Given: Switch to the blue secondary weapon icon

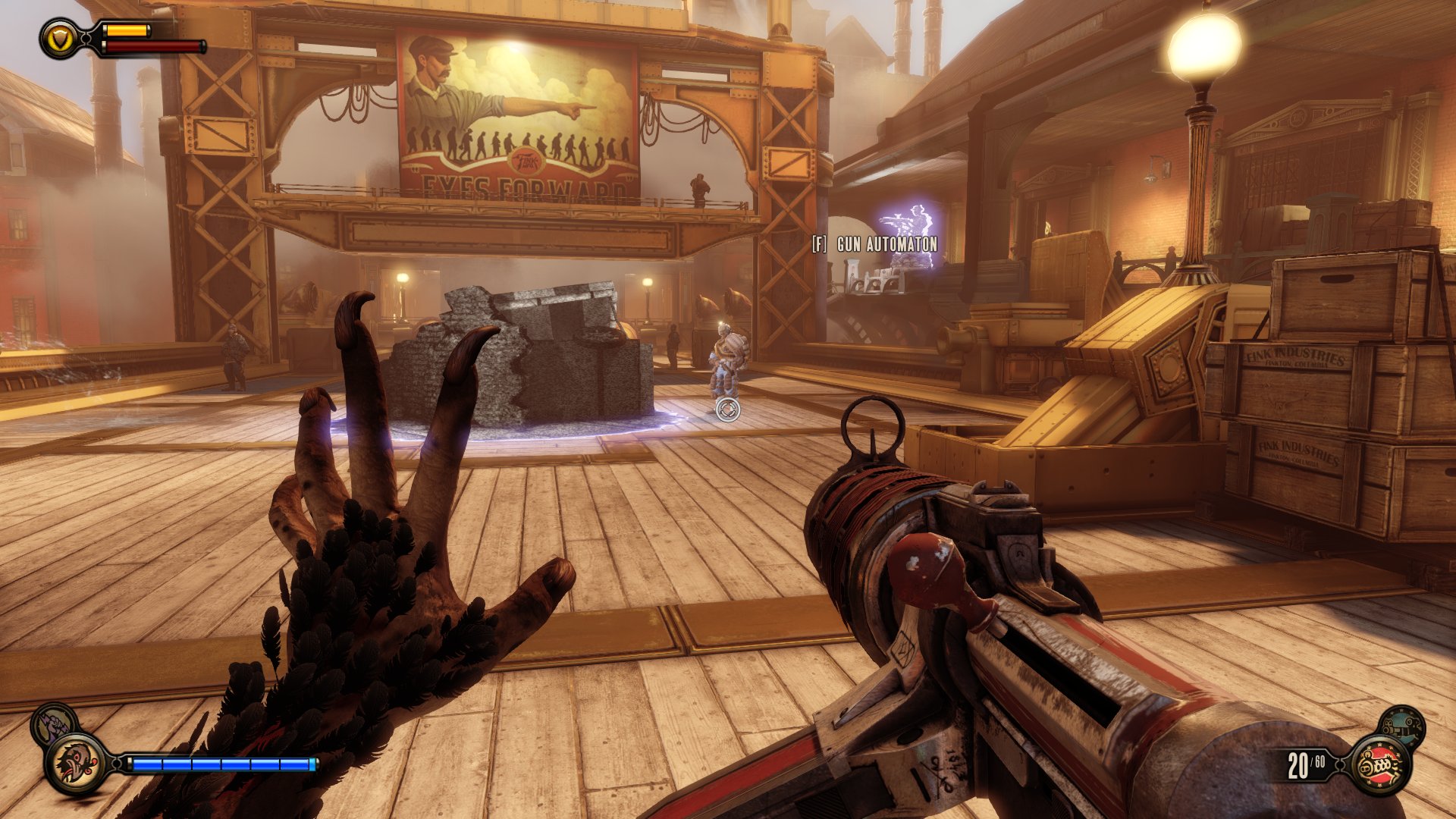Looking at the screenshot, I should tap(1401, 726).
